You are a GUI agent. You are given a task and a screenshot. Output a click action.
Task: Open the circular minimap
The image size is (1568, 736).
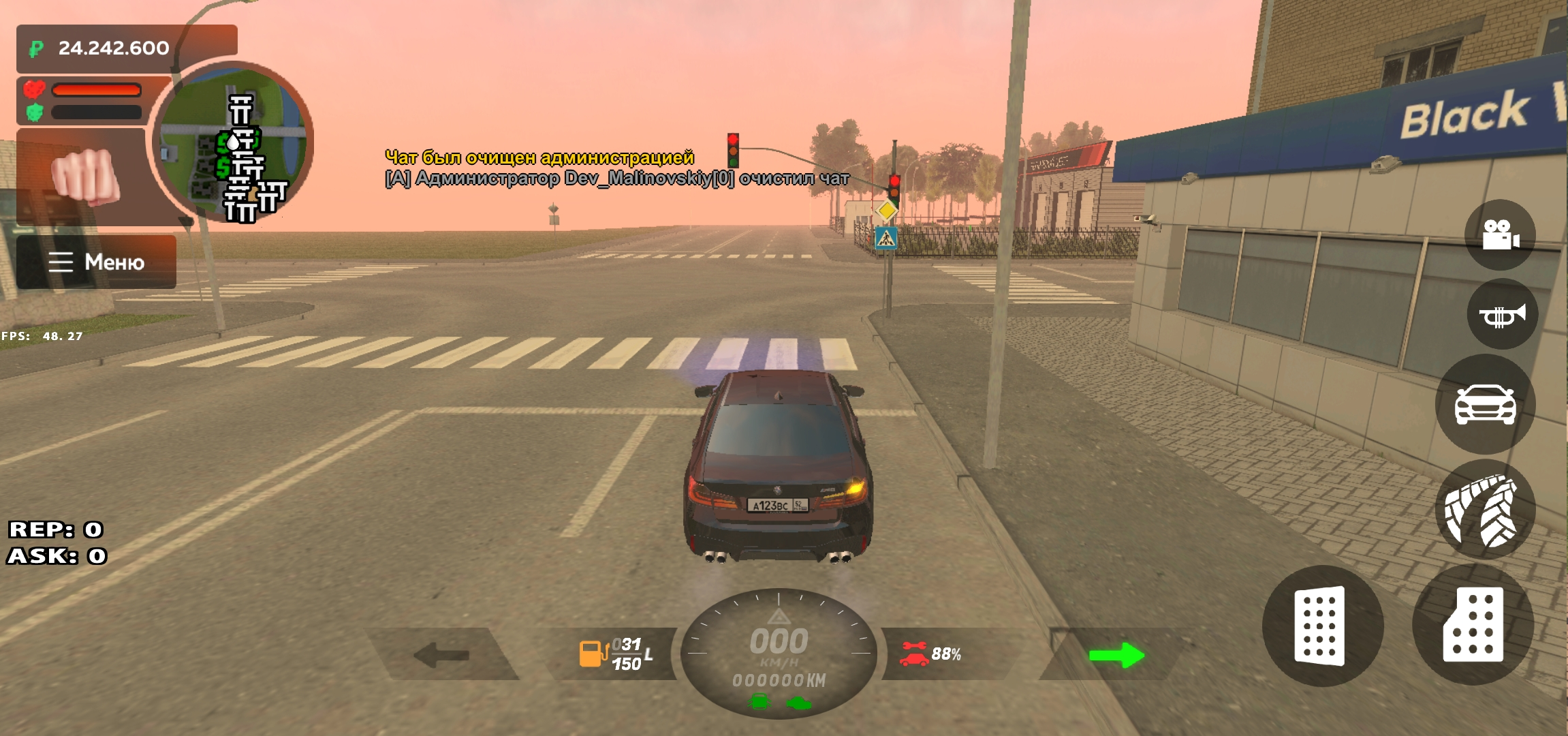[x=233, y=142]
